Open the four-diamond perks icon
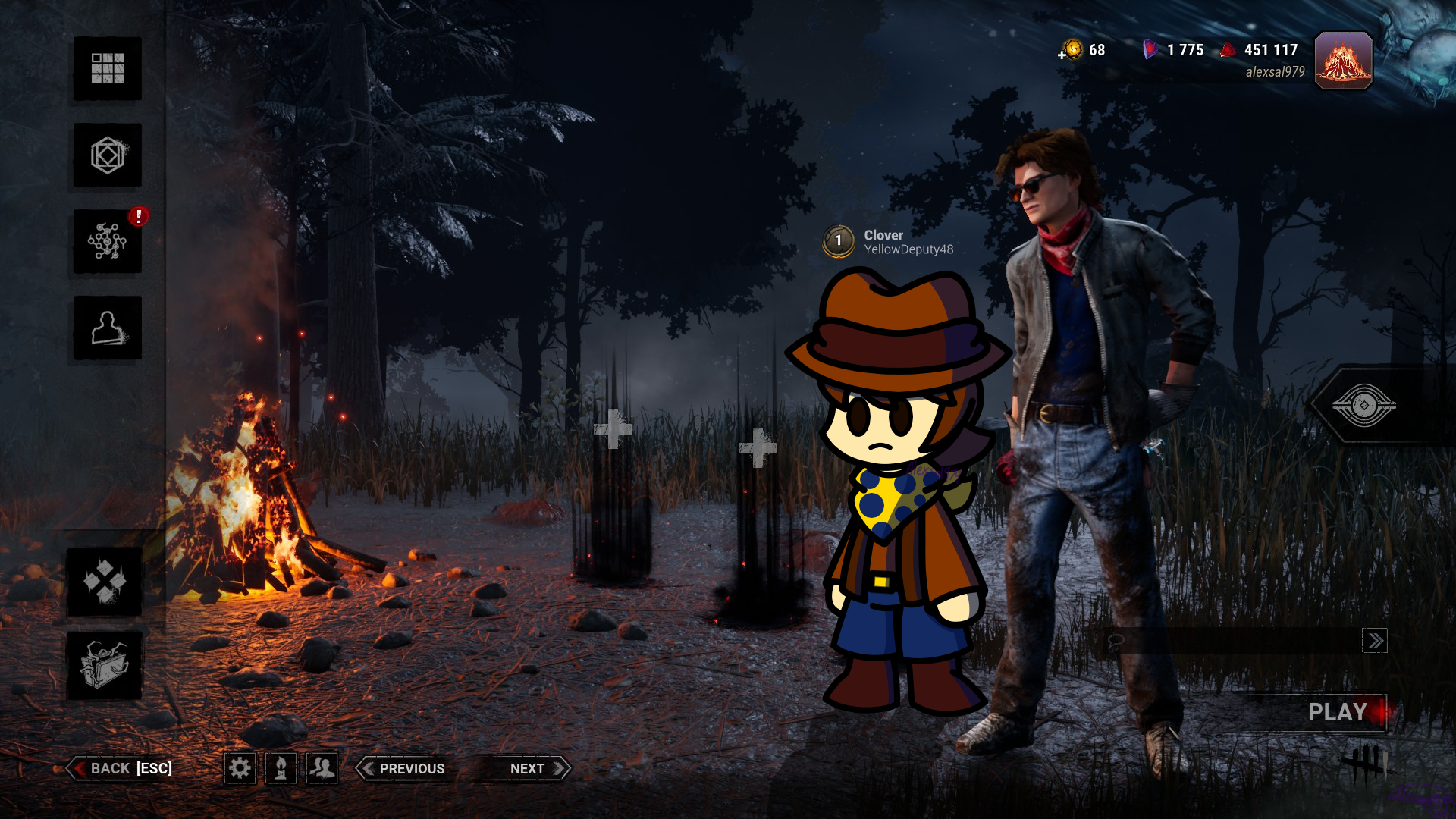1456x819 pixels. 105,582
